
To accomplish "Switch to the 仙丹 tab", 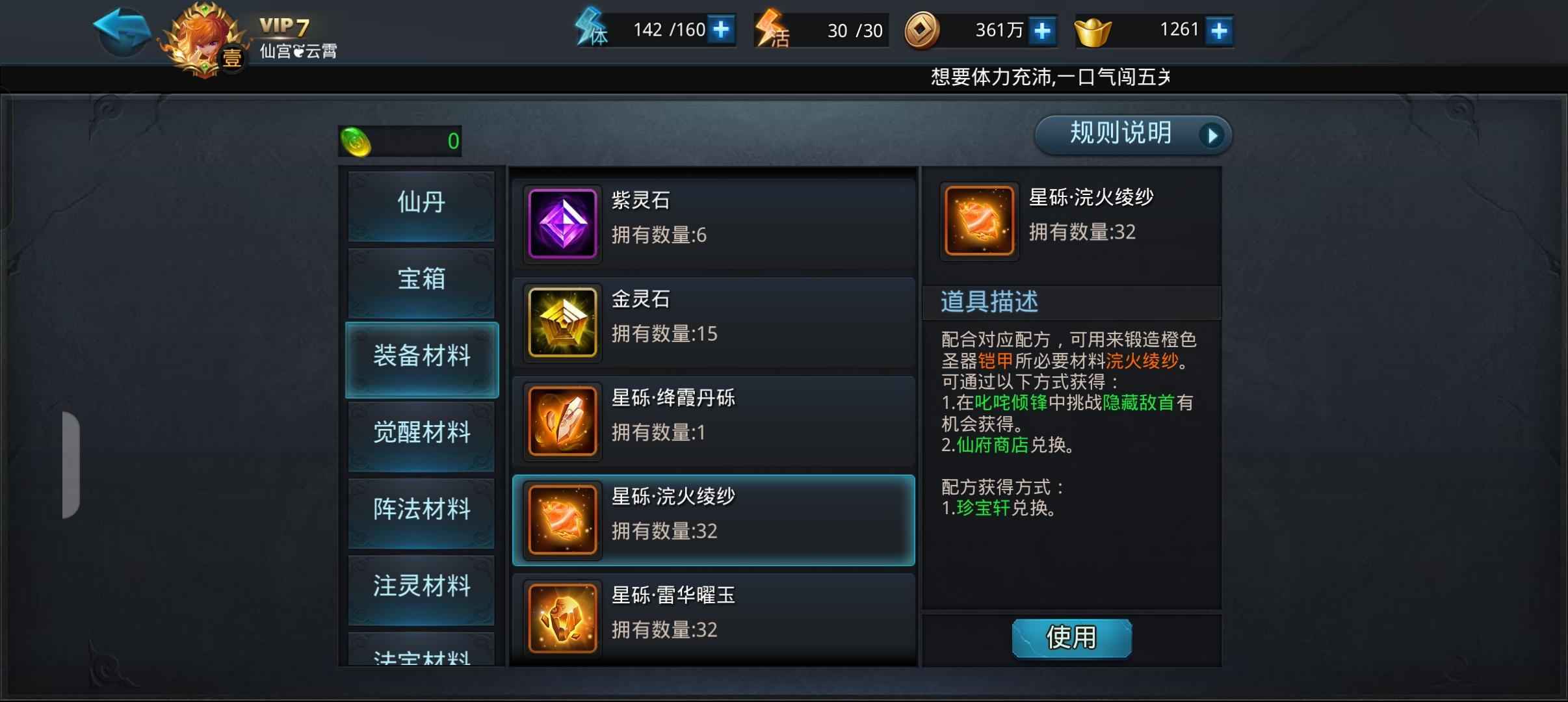I will [420, 204].
